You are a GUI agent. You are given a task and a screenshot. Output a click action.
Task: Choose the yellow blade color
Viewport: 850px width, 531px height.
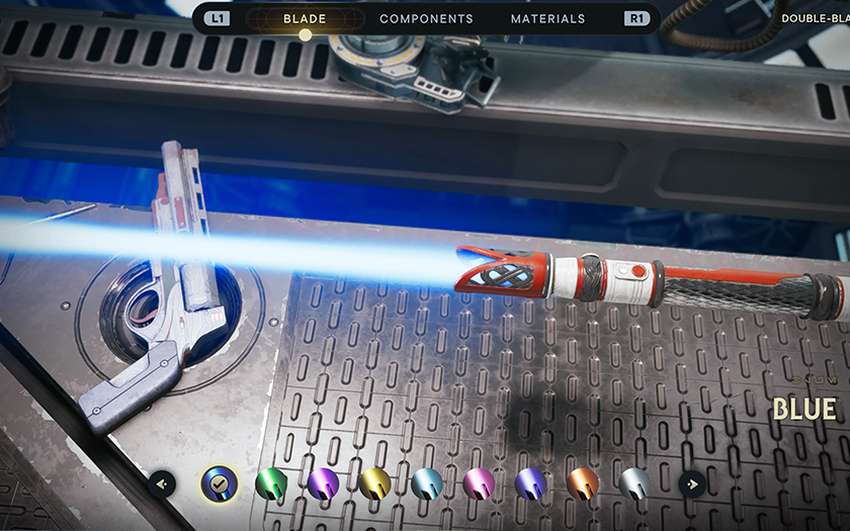click(375, 484)
